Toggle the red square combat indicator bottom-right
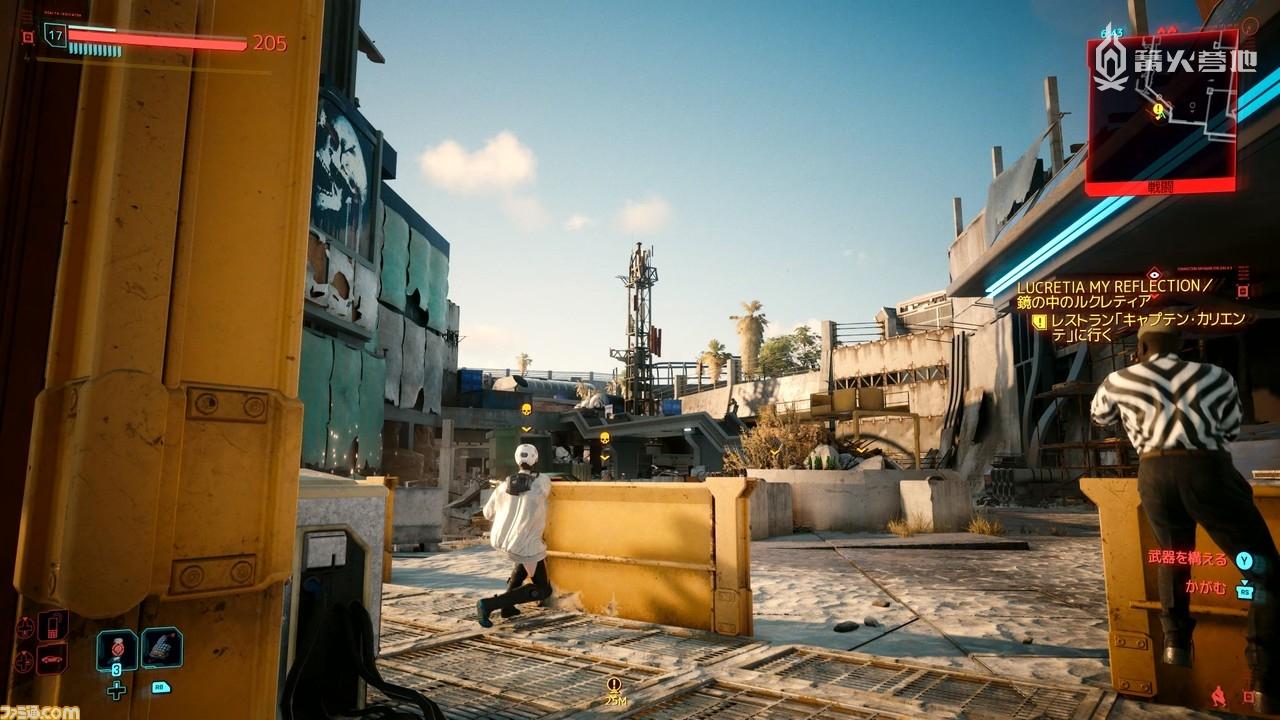The image size is (1280, 720). coord(1250,697)
